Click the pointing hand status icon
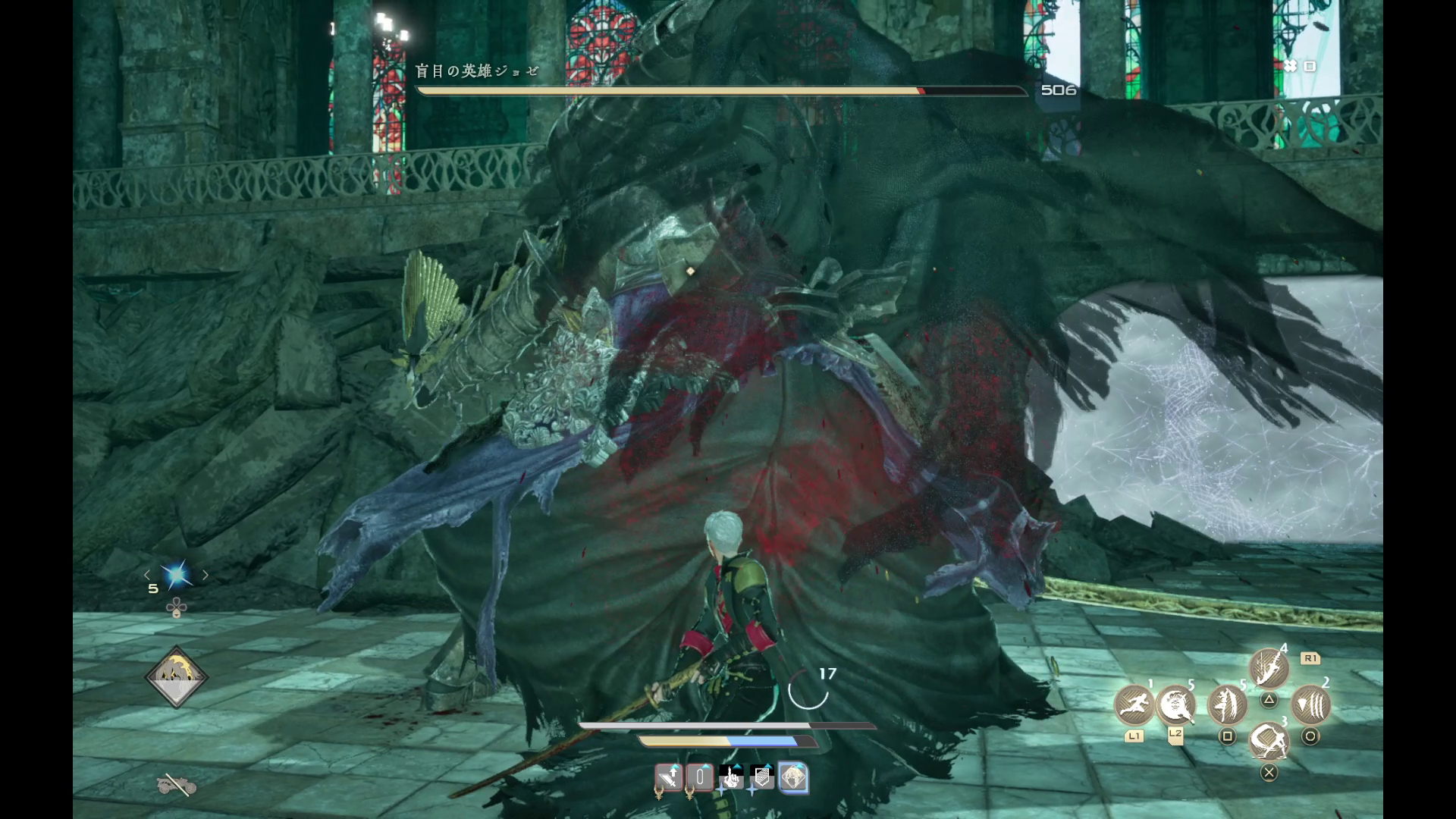Screen dimensions: 1456x819 tap(732, 778)
